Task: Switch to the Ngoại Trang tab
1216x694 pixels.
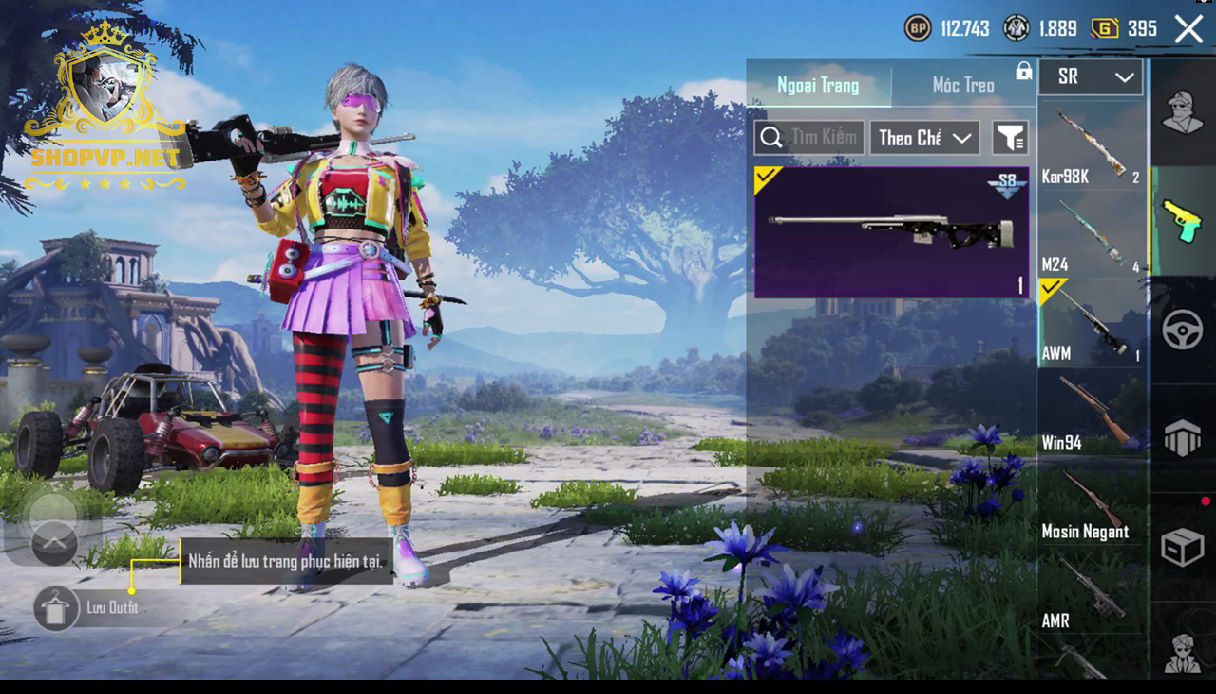Action: 818,85
